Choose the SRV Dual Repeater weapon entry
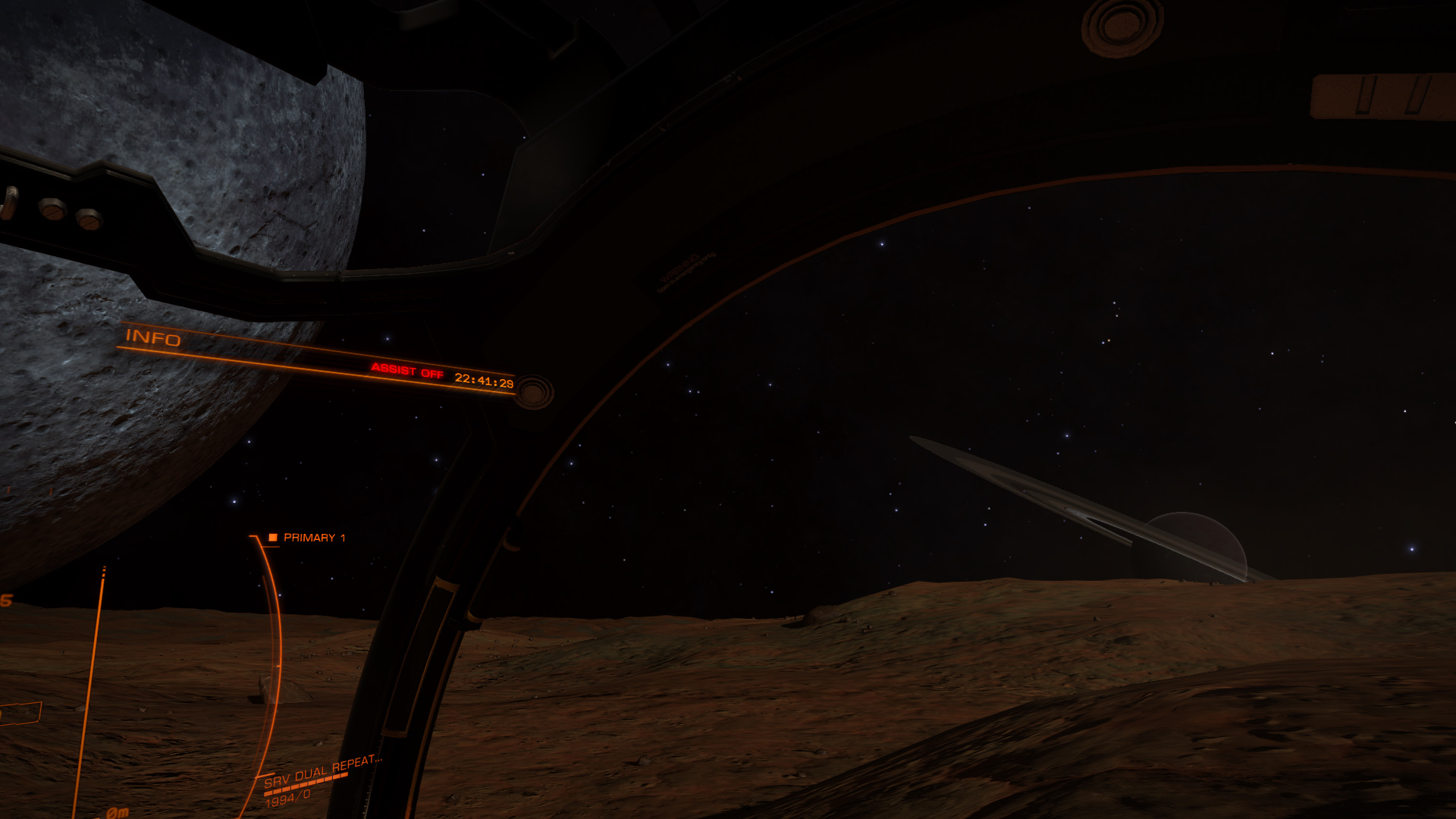This screenshot has width=1456, height=819. point(322,771)
